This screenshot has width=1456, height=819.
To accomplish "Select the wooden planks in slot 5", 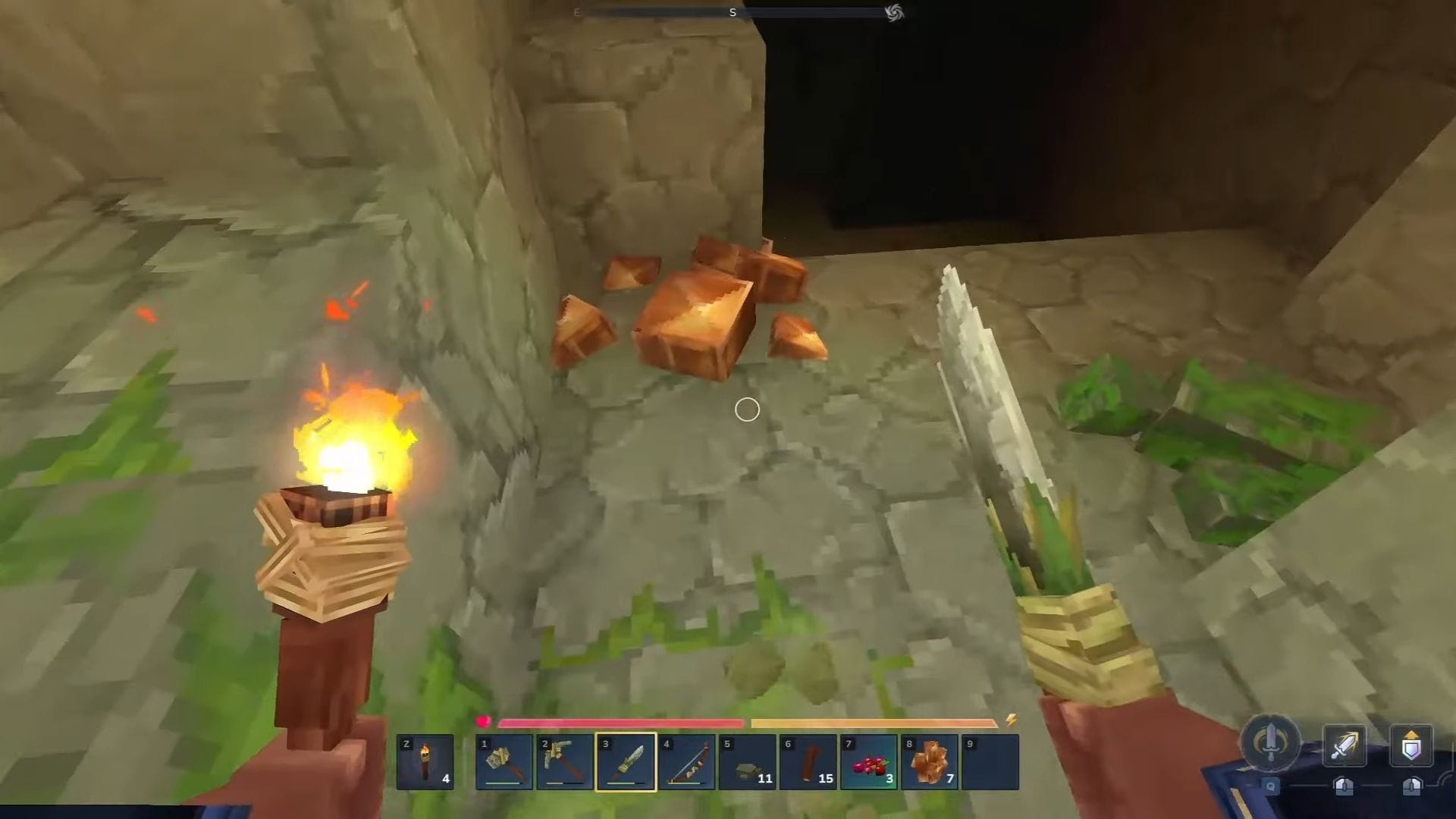I will pyautogui.click(x=748, y=761).
